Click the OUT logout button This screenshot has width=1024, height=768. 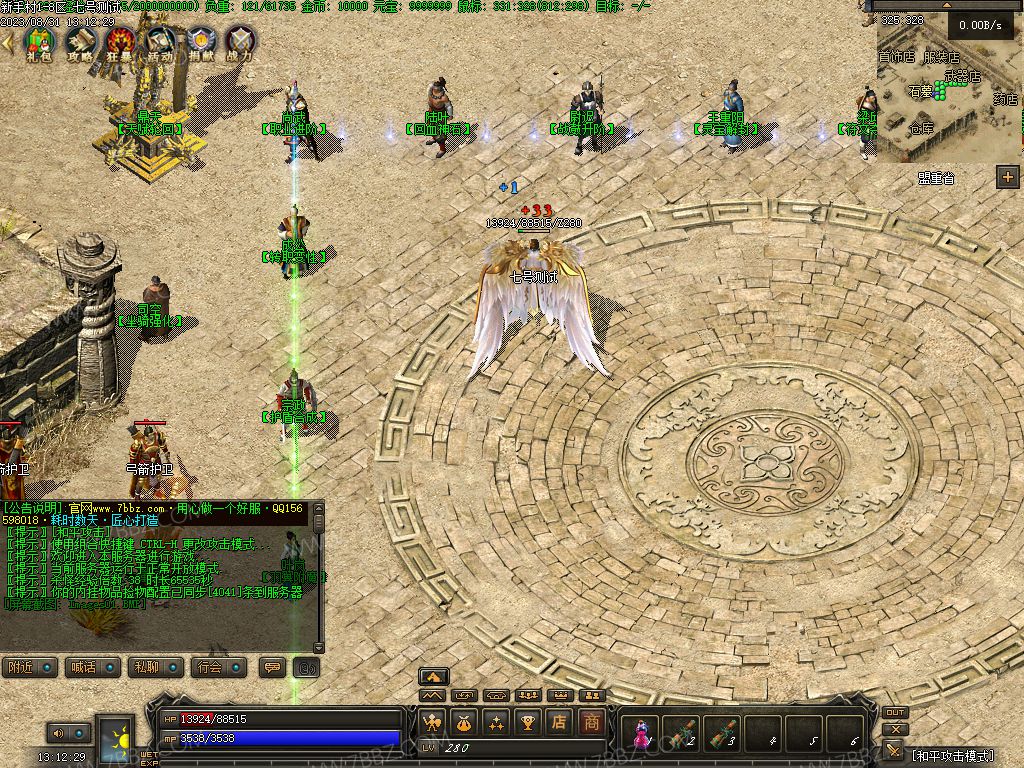pos(895,713)
